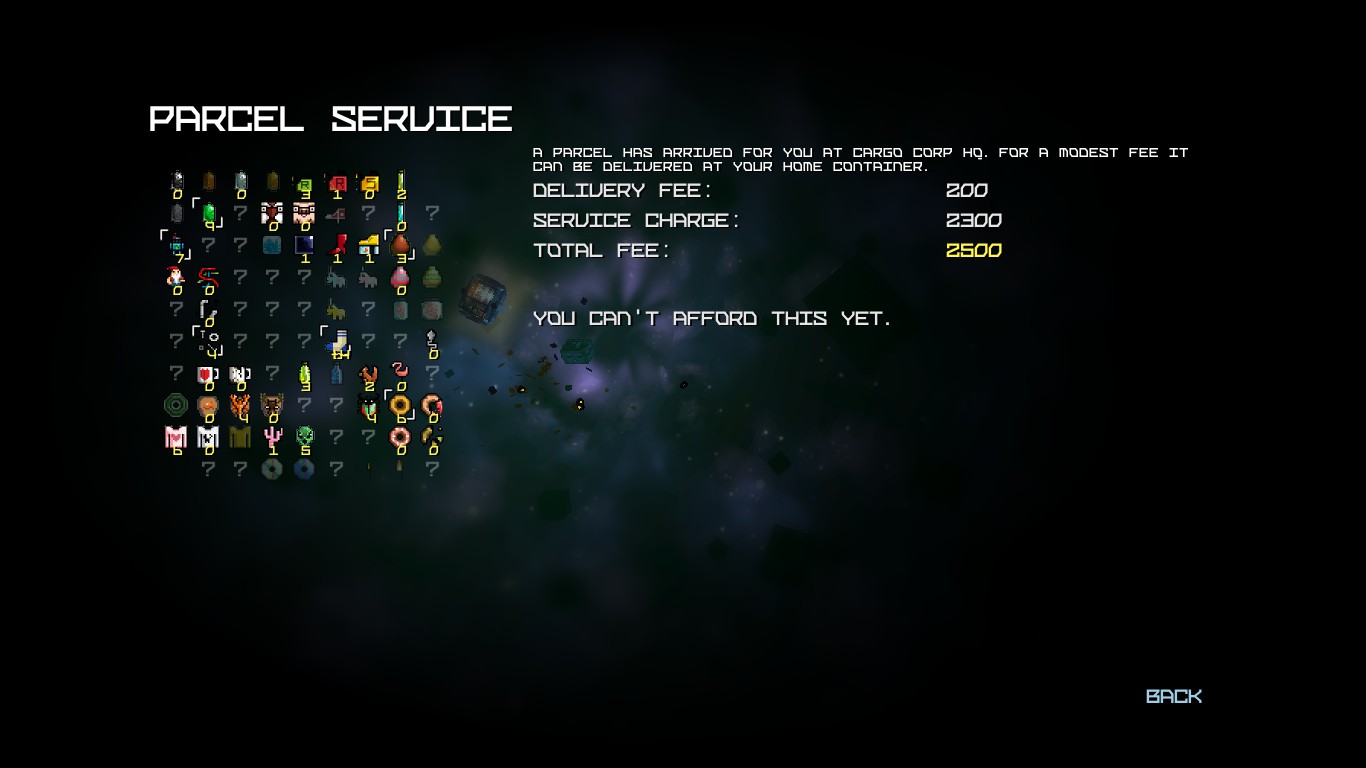Choose the garden gnome item
Viewport: 1366px width, 768px height.
pyautogui.click(x=176, y=277)
